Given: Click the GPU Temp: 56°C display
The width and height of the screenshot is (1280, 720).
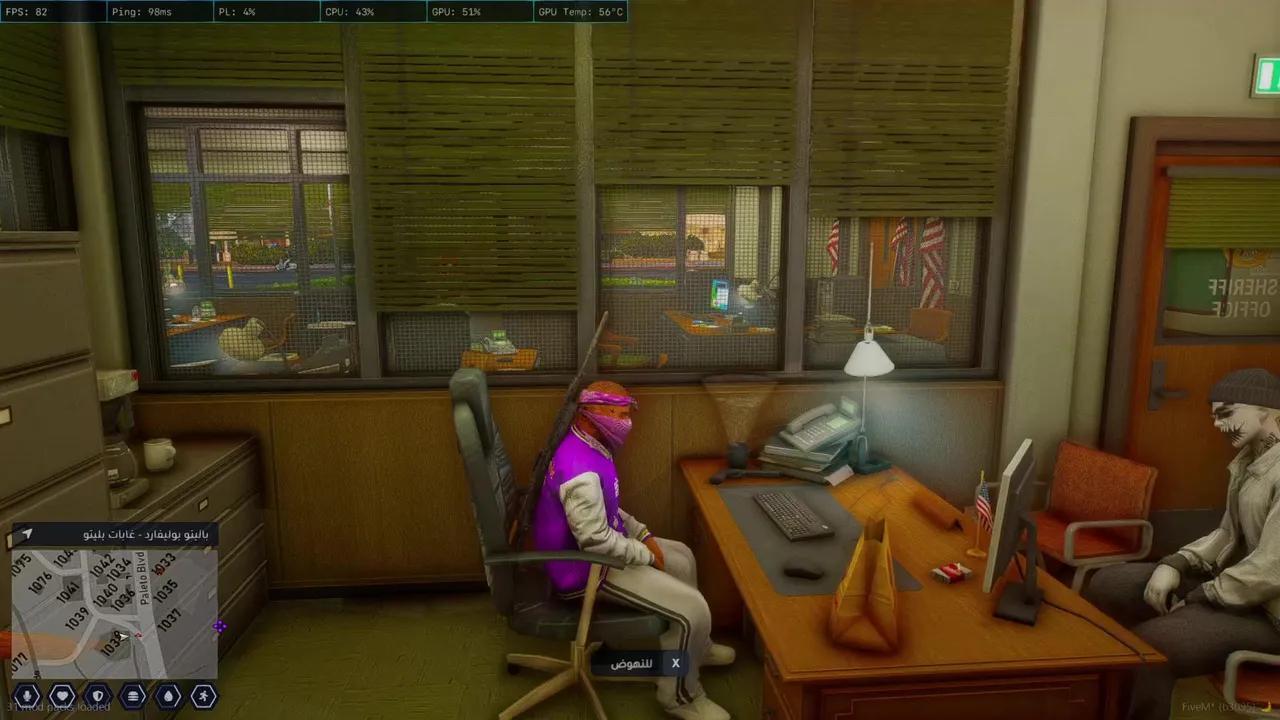Looking at the screenshot, I should pos(580,11).
